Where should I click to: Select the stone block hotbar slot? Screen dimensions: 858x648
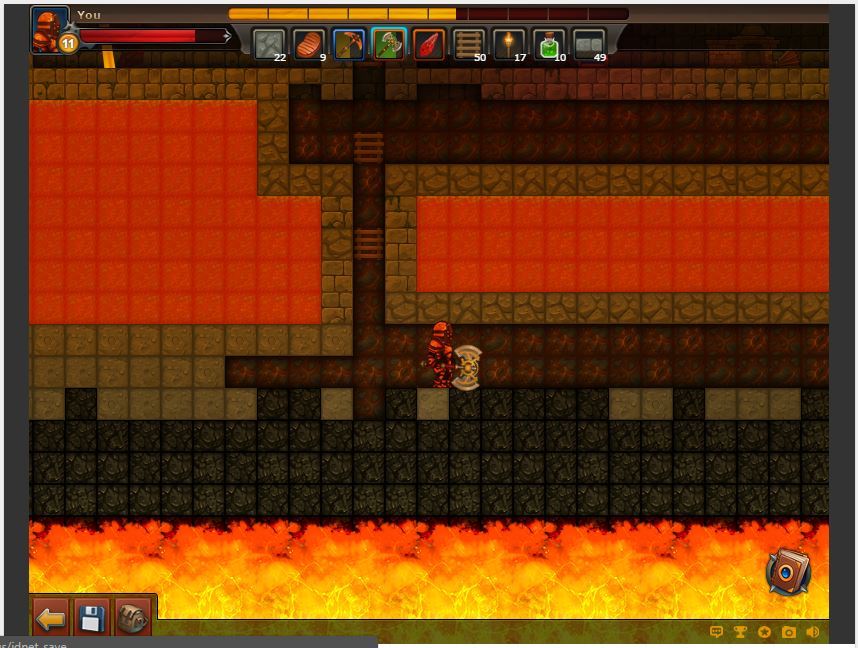click(x=269, y=44)
